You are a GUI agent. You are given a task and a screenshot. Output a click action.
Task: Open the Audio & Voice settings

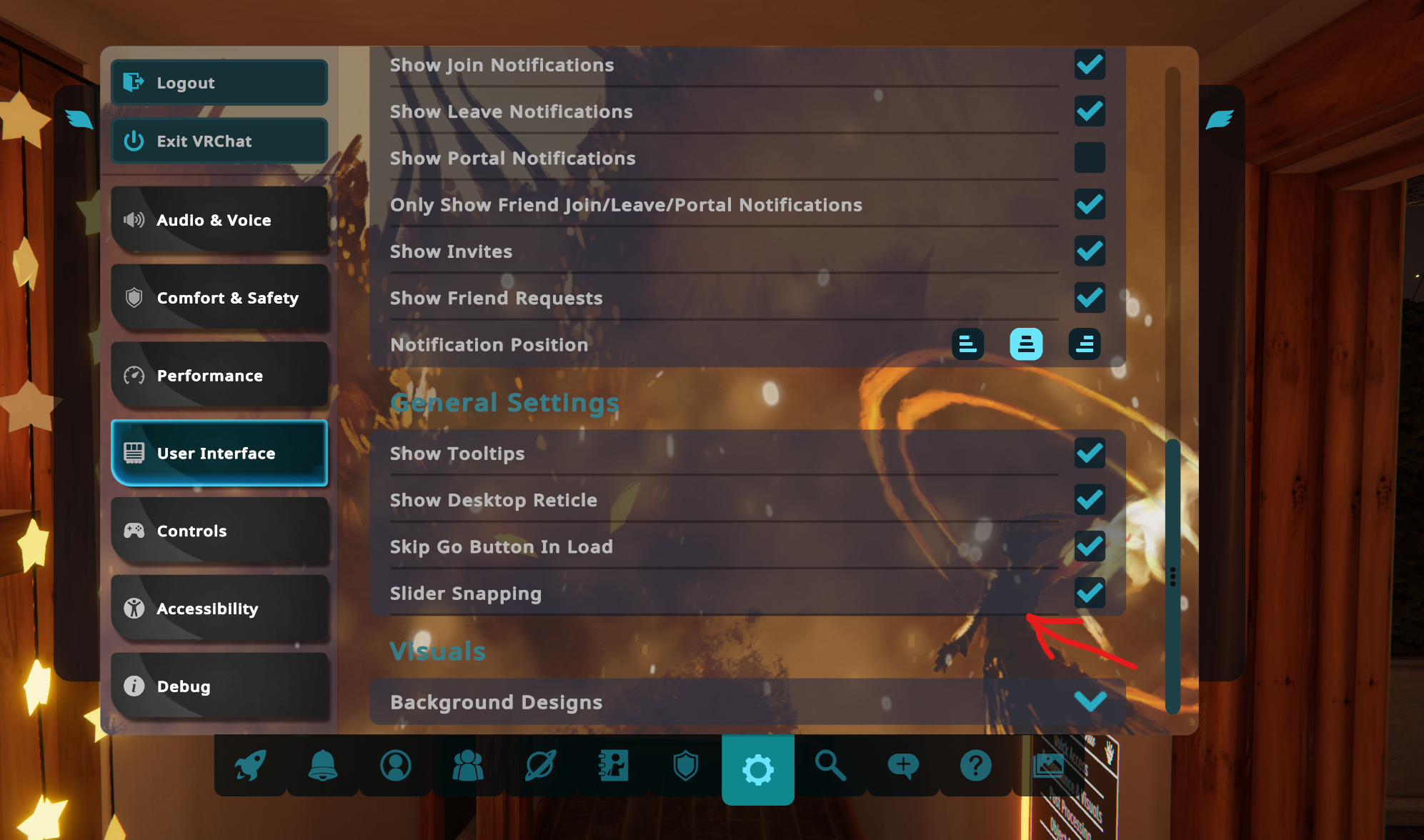coord(219,220)
